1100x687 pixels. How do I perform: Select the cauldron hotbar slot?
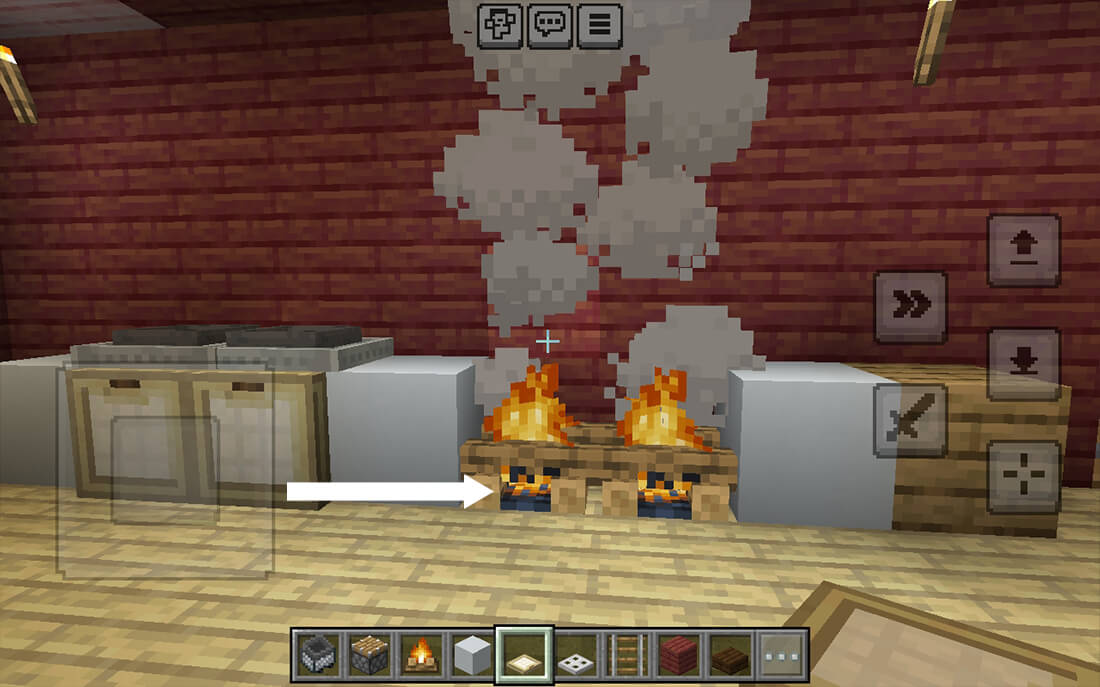[x=319, y=656]
